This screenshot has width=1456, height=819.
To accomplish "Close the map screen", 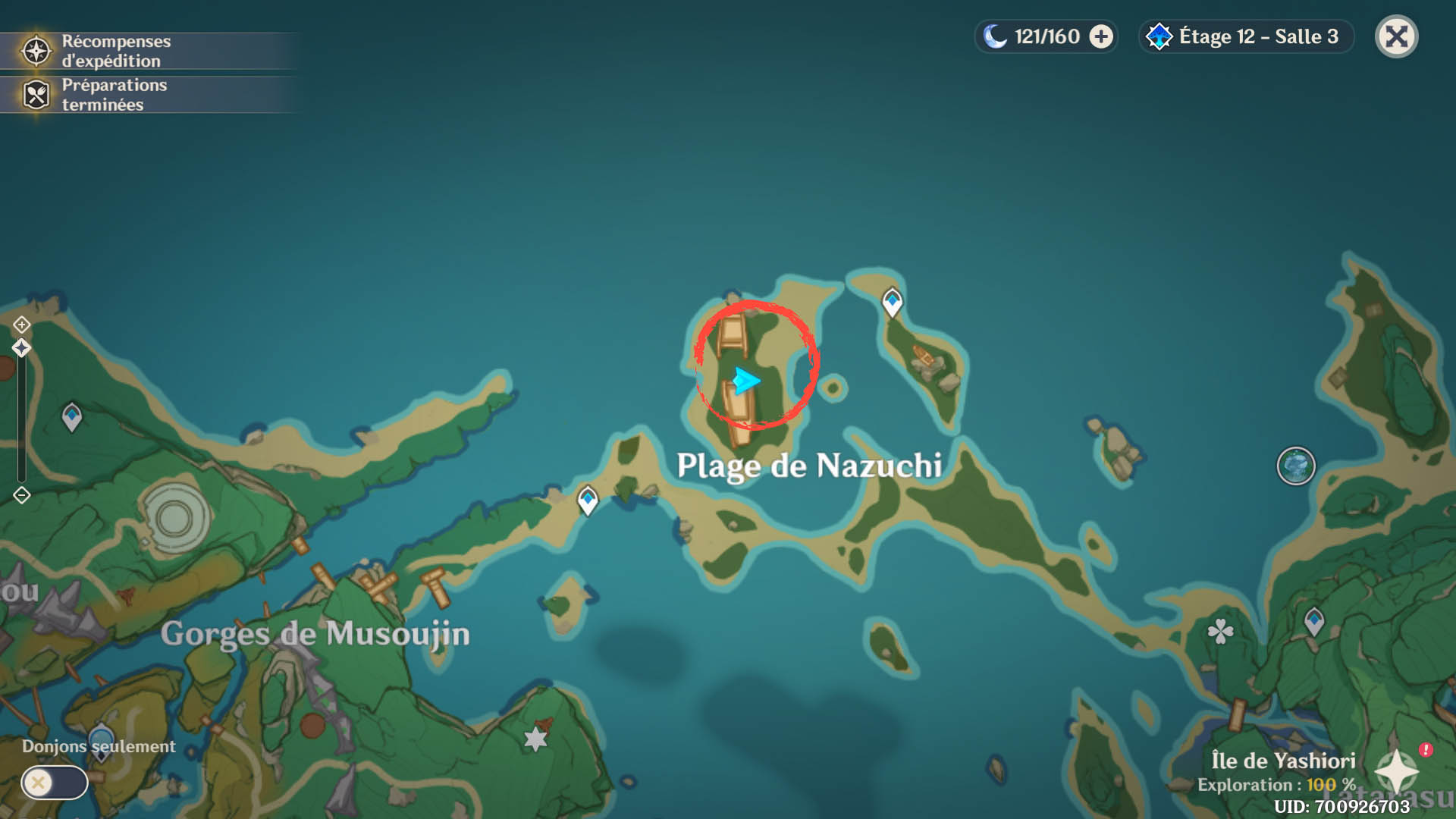I will [x=1396, y=36].
